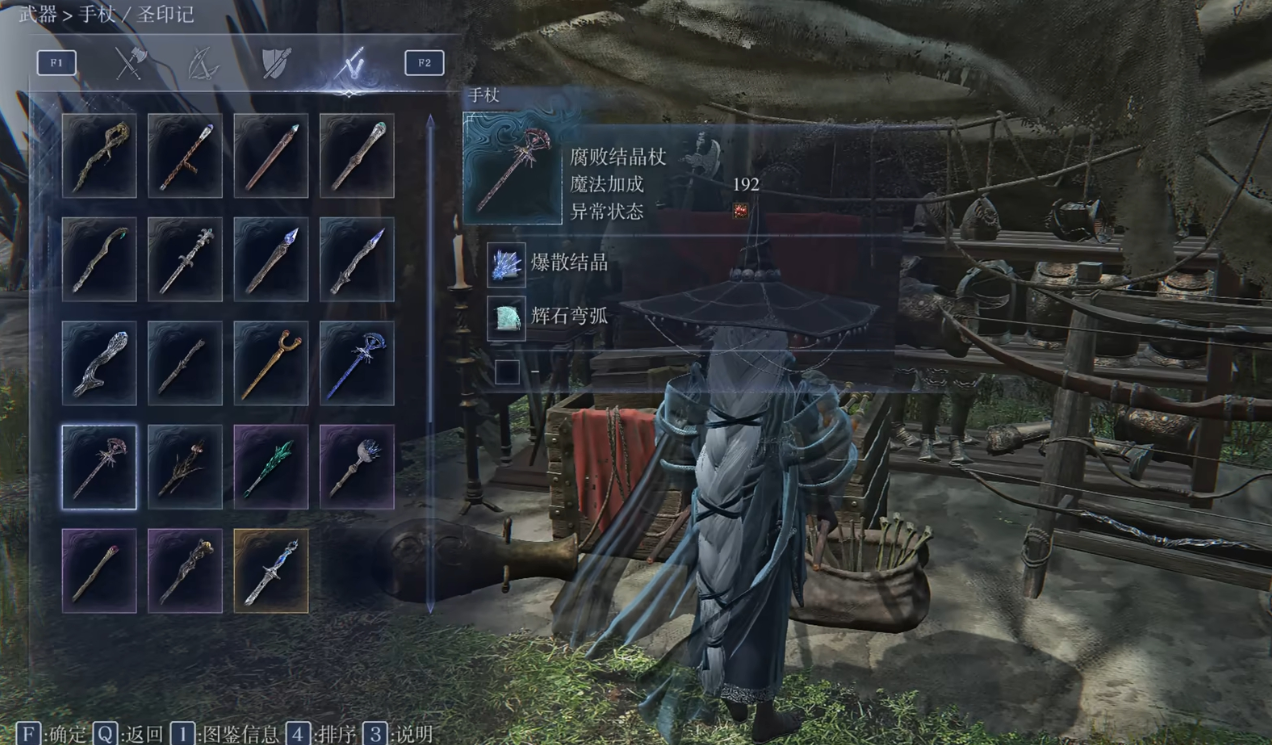Select the highlighted Rotten Crystal Staff slot
The height and width of the screenshot is (745, 1272).
coord(99,467)
